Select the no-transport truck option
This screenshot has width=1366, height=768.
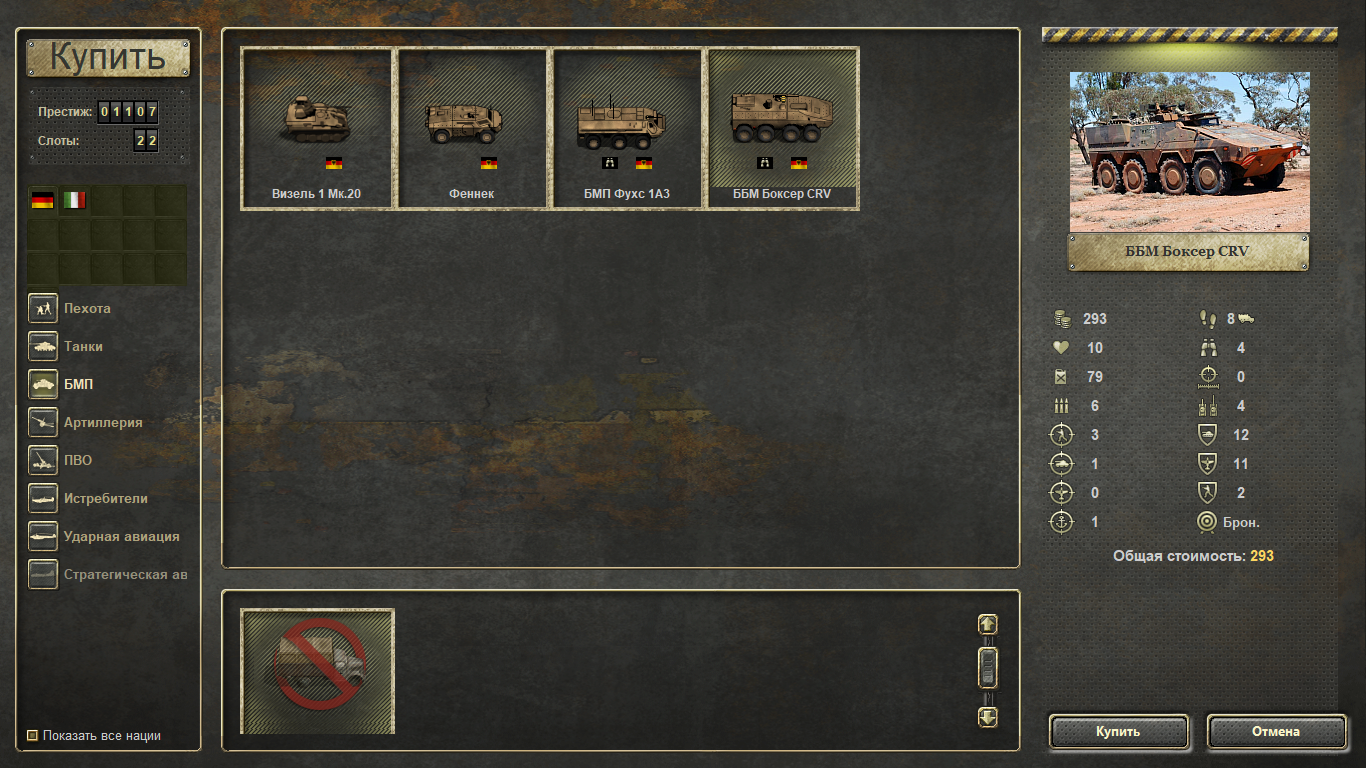tap(318, 670)
